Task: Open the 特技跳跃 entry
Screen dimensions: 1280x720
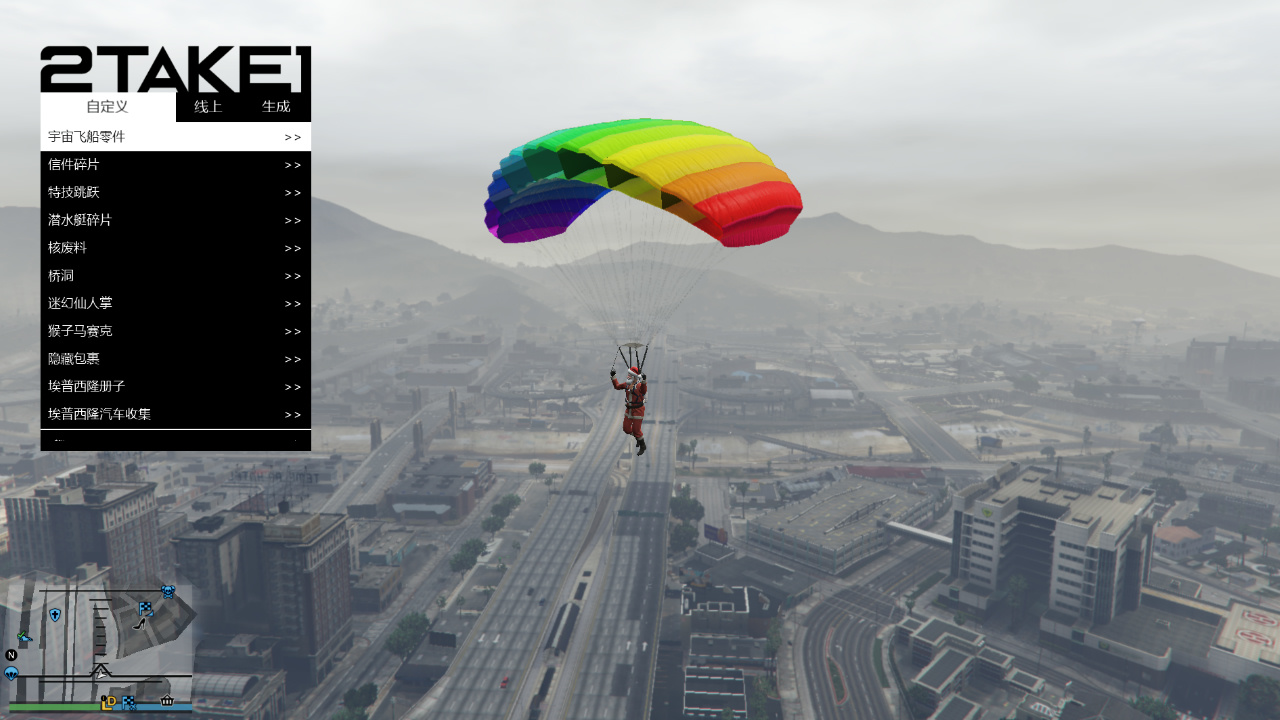Action: (175, 192)
